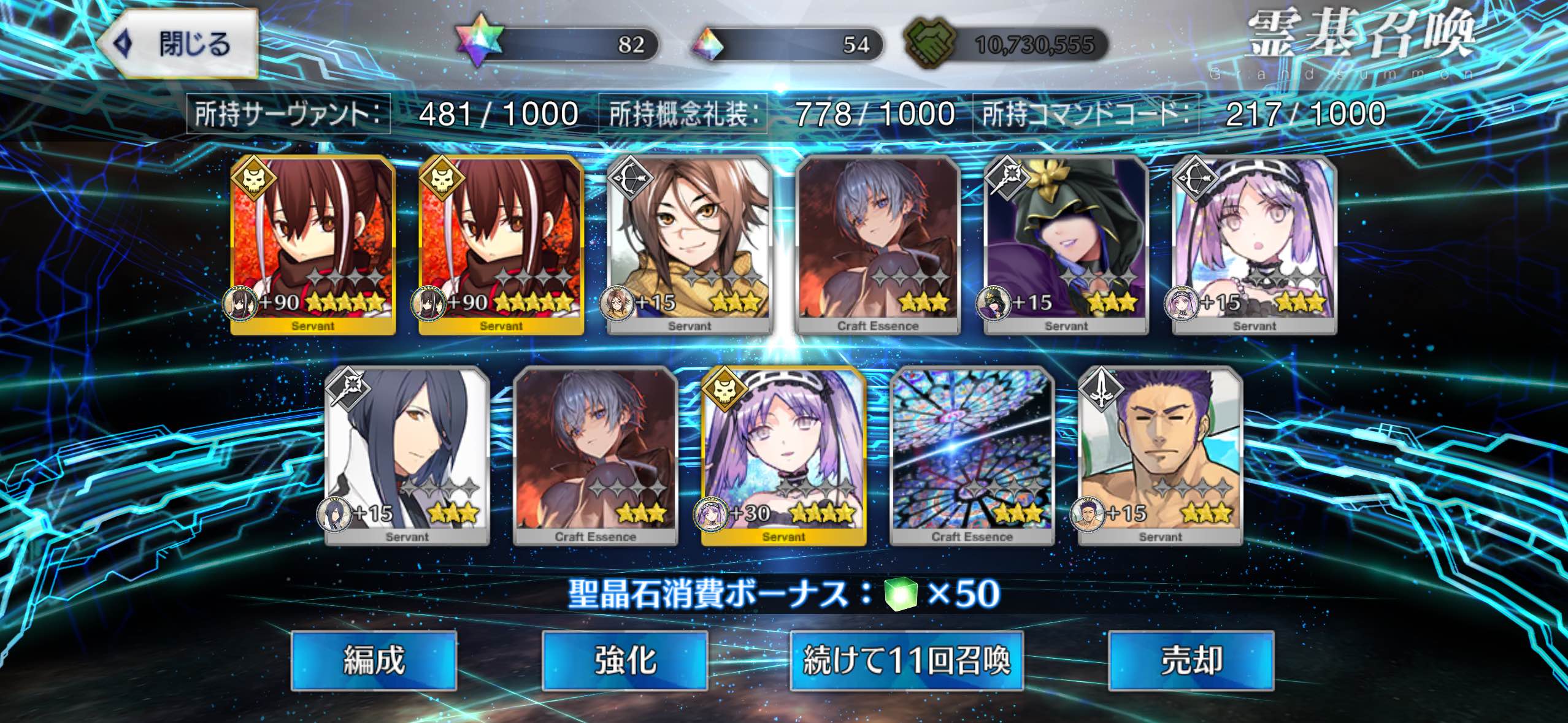Screen dimensions: 1568x723
Task: Tap 続けて11回召喚 to summon again
Action: [x=906, y=661]
